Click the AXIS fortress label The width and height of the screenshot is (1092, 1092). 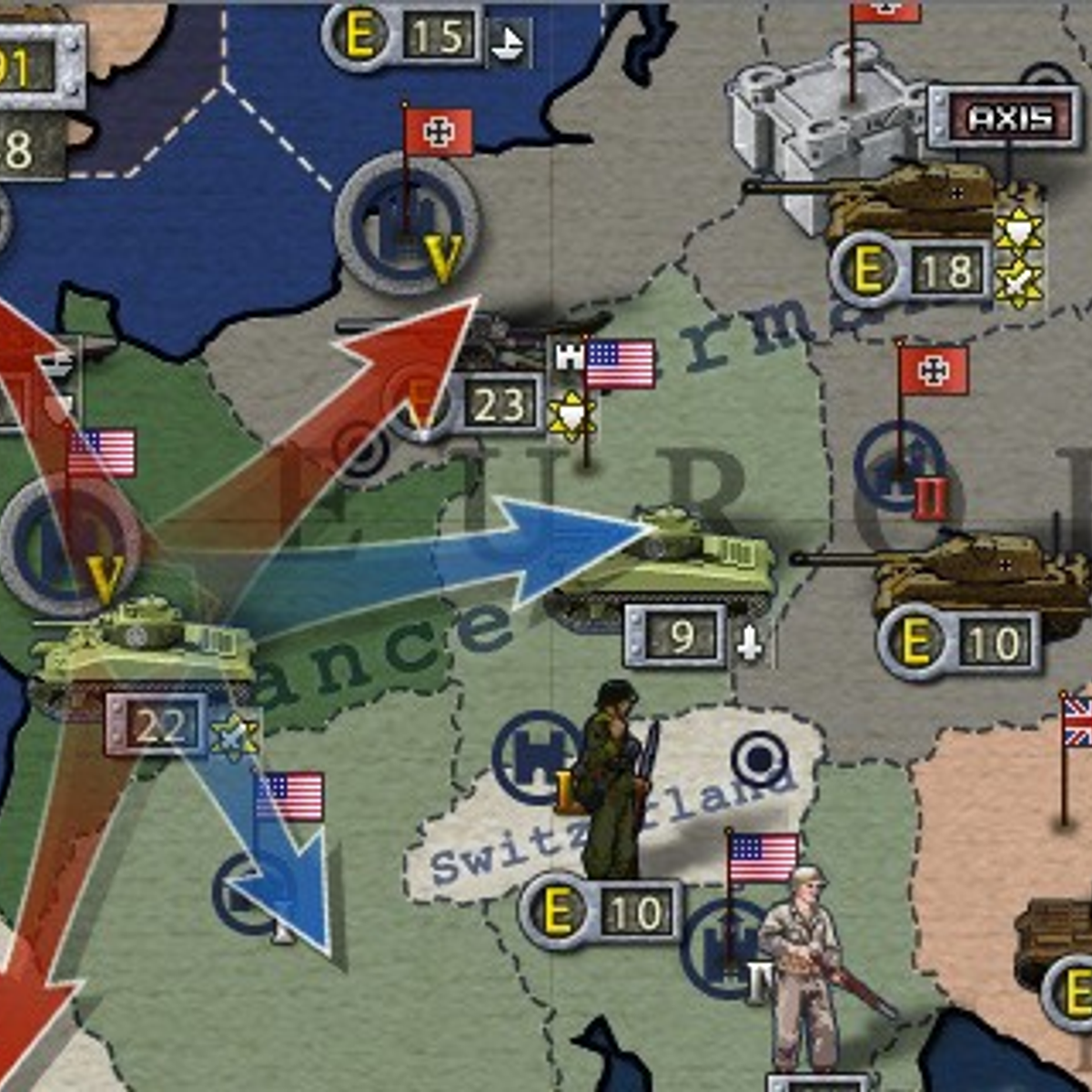click(1008, 118)
